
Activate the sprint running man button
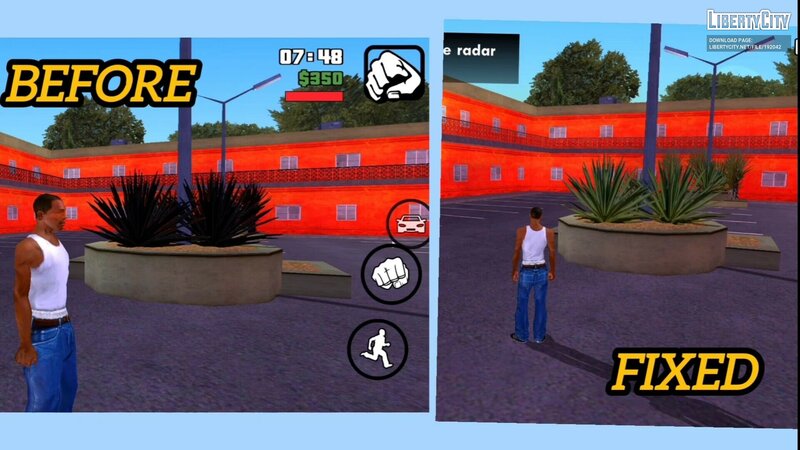[377, 349]
